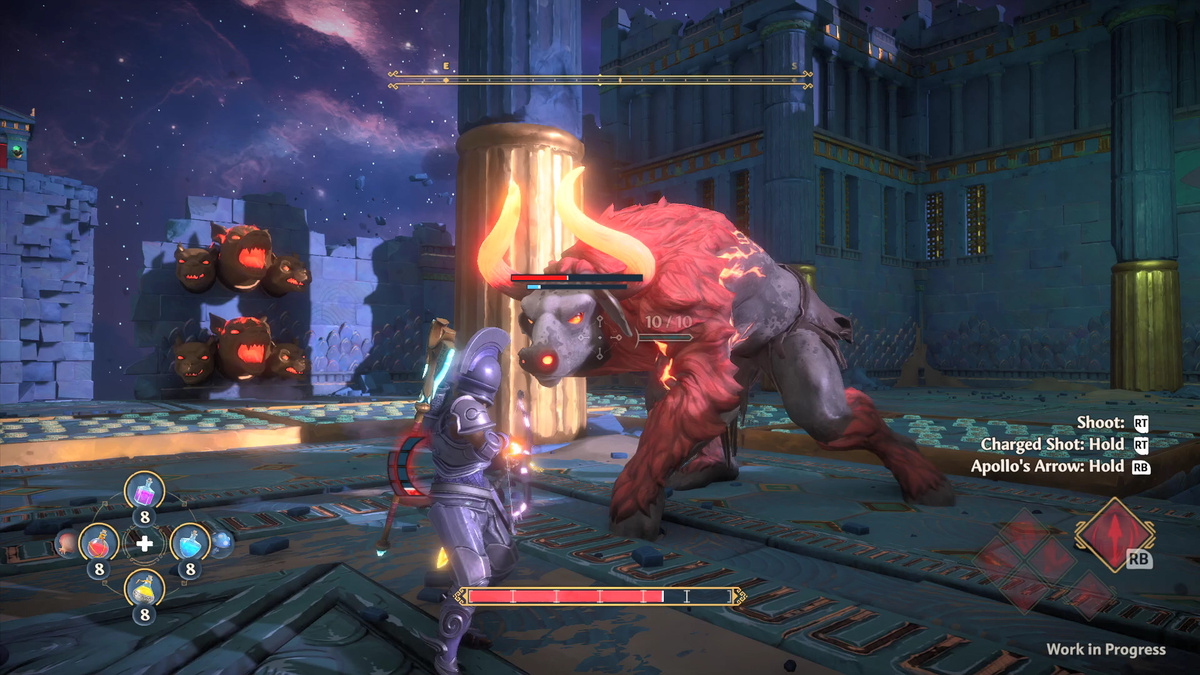Screen dimensions: 1200x675
Task: Select the purple potion slot
Action: (x=144, y=491)
